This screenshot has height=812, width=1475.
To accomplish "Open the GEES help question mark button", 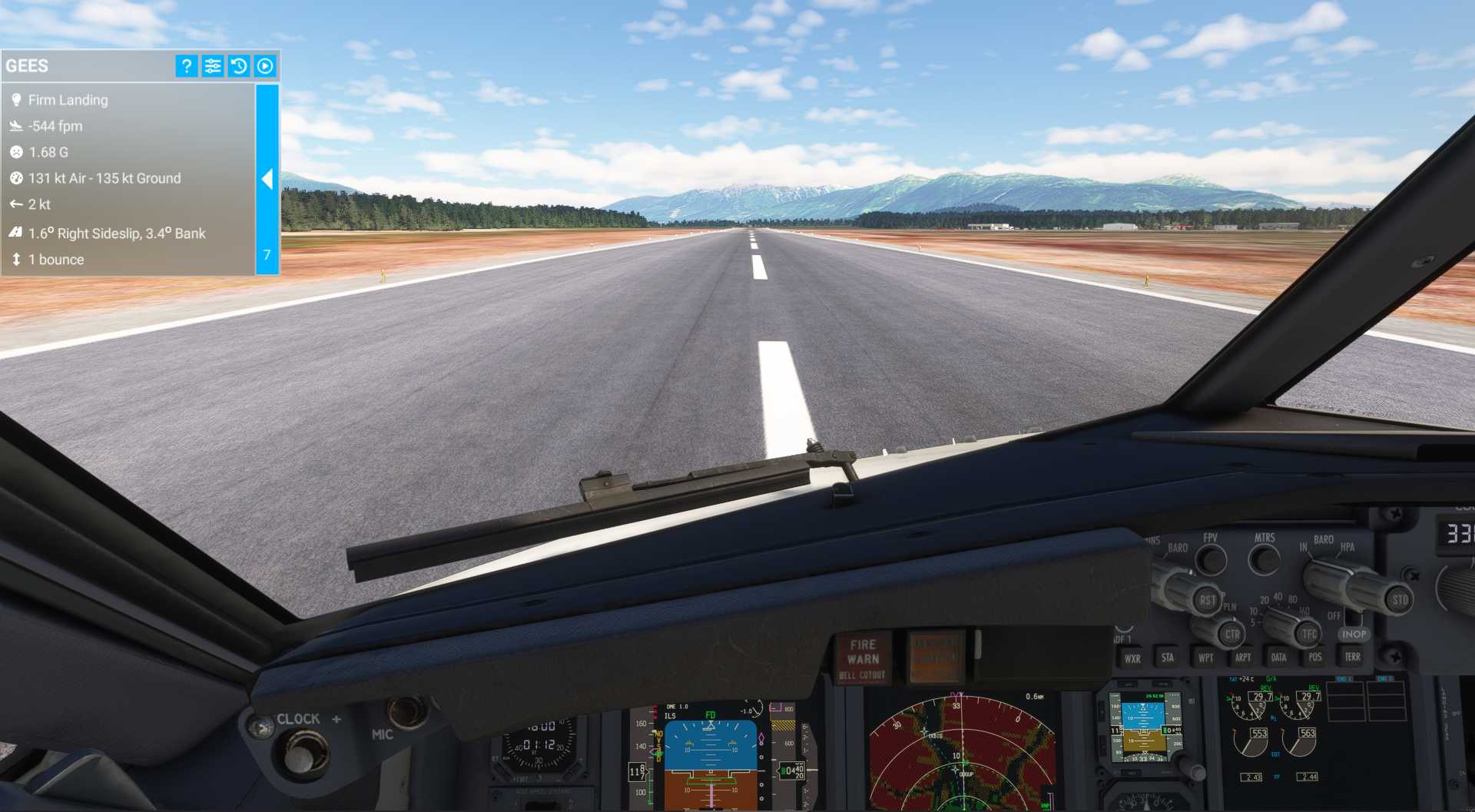I will pyautogui.click(x=186, y=66).
